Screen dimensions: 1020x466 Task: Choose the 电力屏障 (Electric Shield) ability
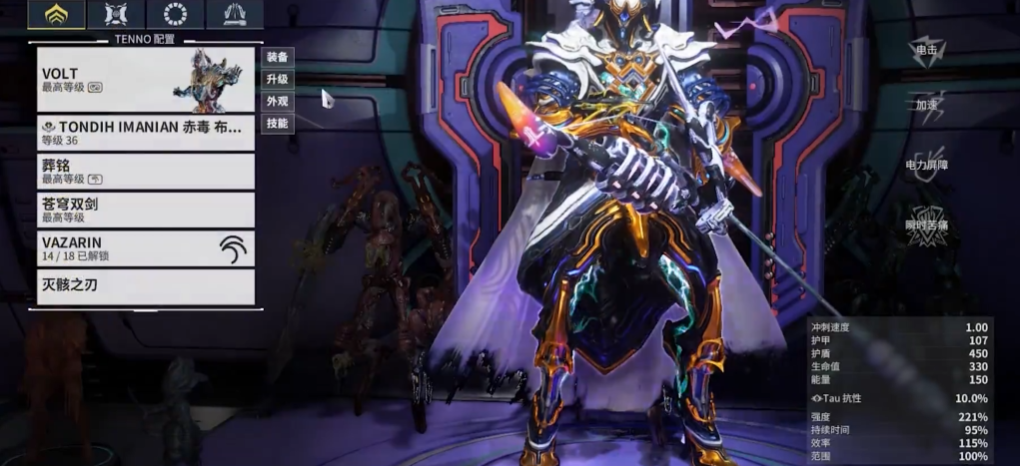[x=929, y=161]
